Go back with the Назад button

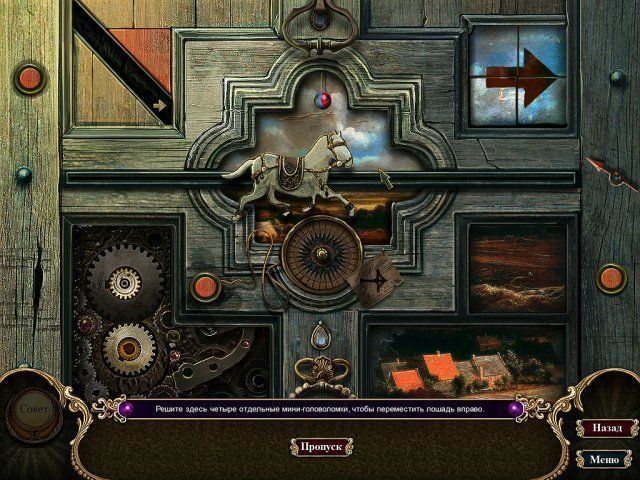[x=604, y=426]
